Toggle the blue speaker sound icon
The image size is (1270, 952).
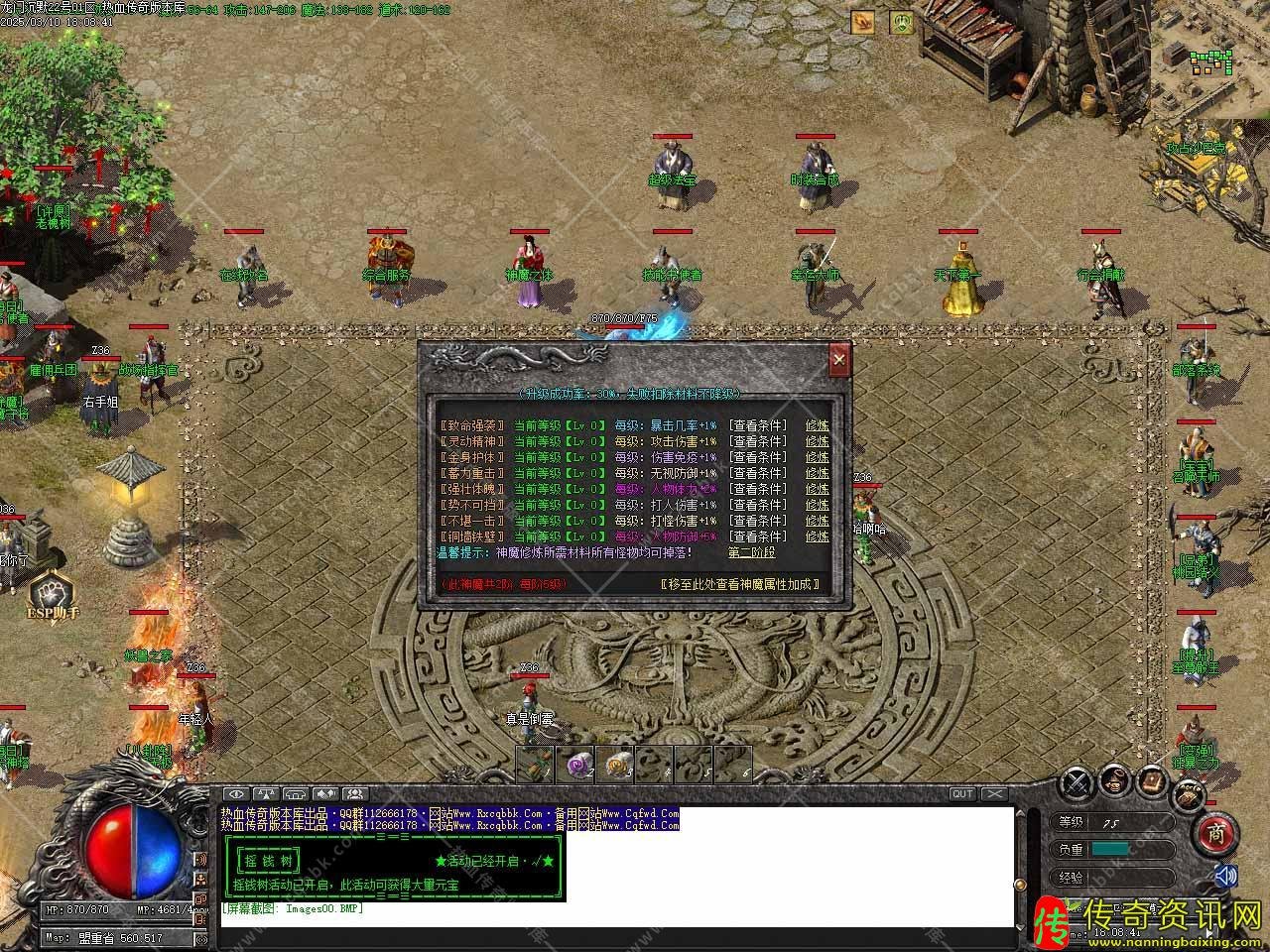[x=1226, y=876]
